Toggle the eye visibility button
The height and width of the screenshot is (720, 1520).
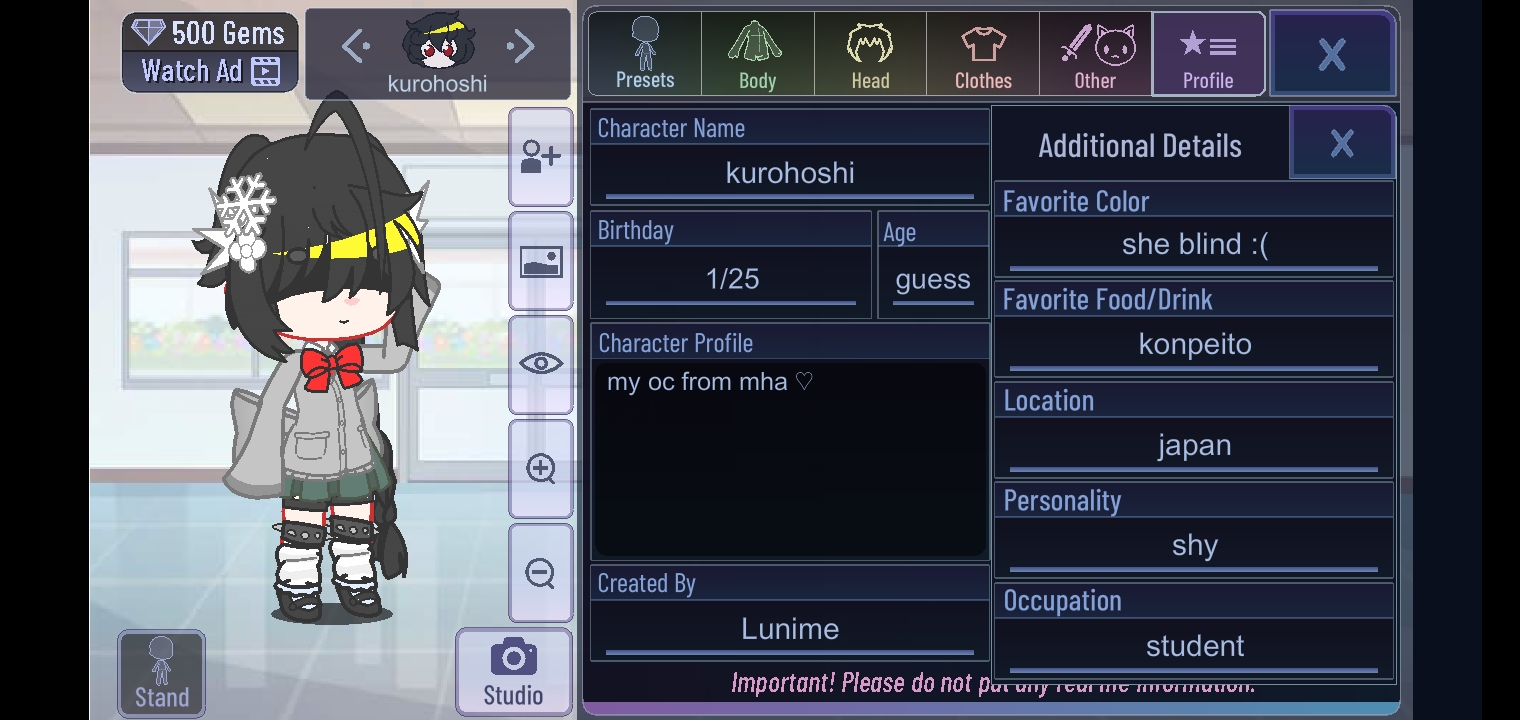[x=541, y=364]
